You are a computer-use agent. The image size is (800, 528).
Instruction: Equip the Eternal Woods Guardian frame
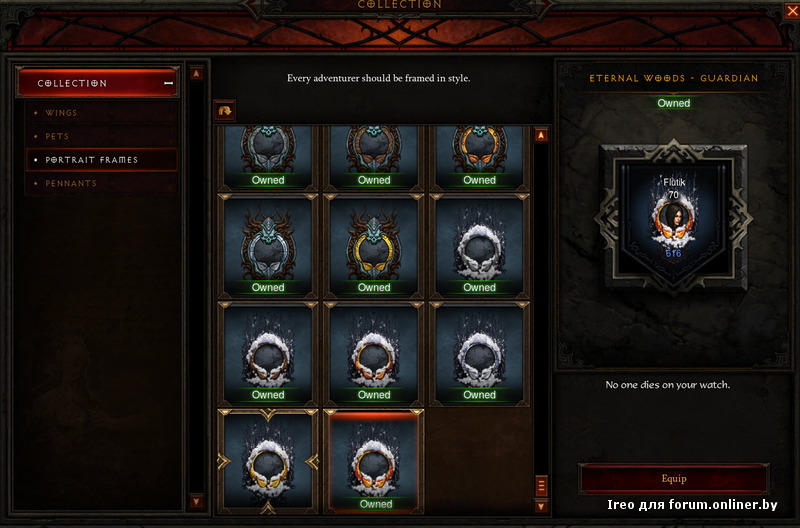(674, 479)
